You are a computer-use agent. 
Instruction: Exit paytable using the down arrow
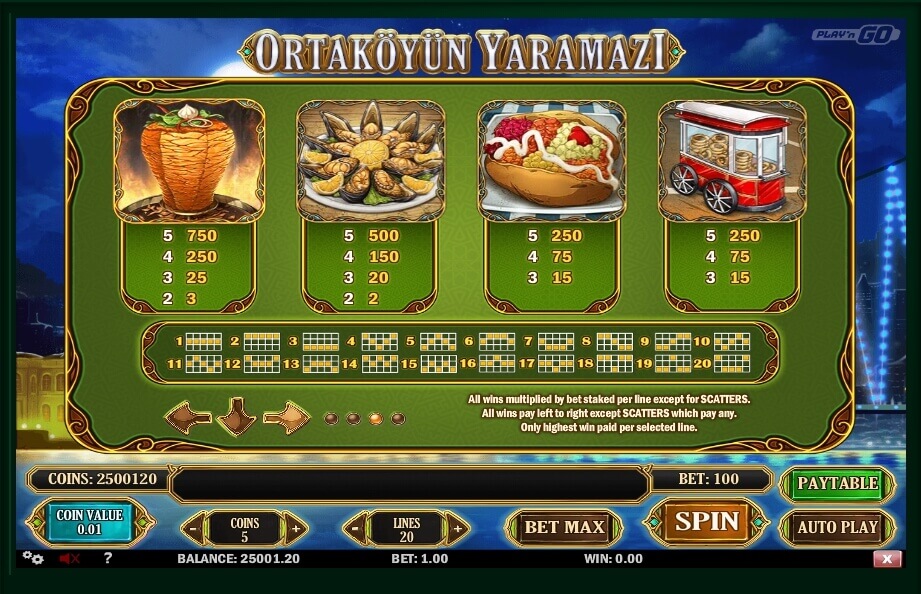coord(237,416)
